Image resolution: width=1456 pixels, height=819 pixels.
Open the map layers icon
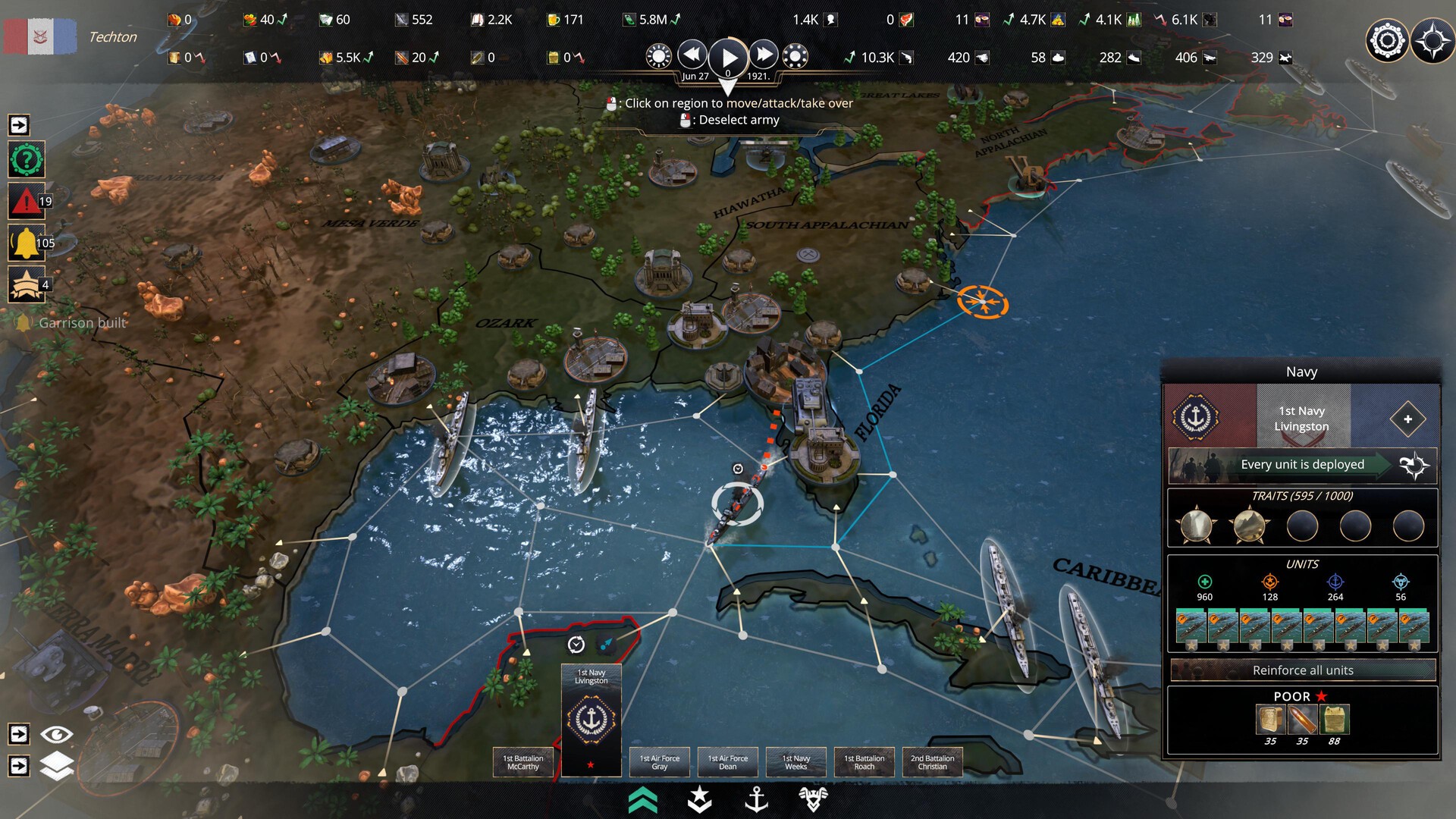coord(57,766)
